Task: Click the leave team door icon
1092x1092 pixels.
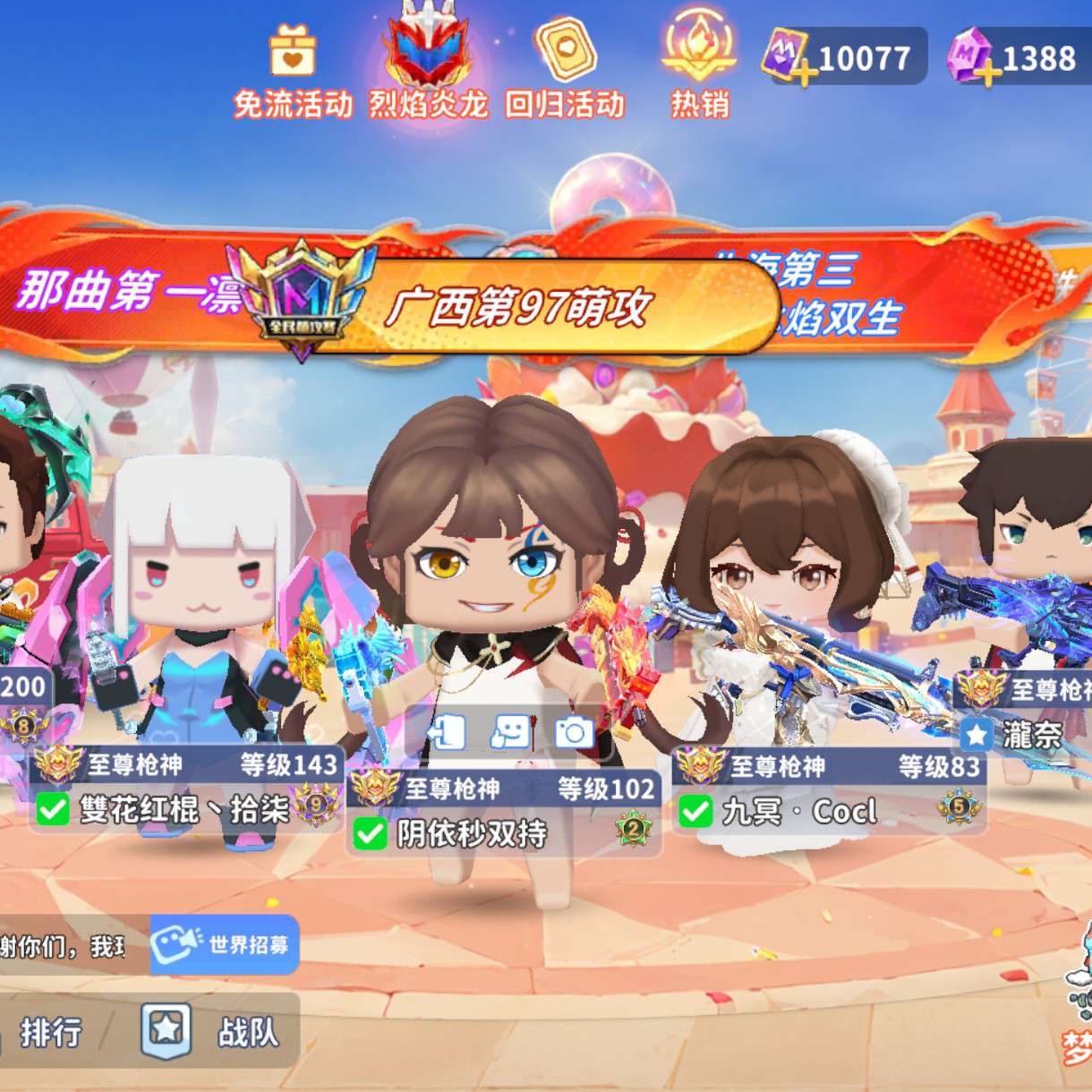Action: tap(447, 733)
